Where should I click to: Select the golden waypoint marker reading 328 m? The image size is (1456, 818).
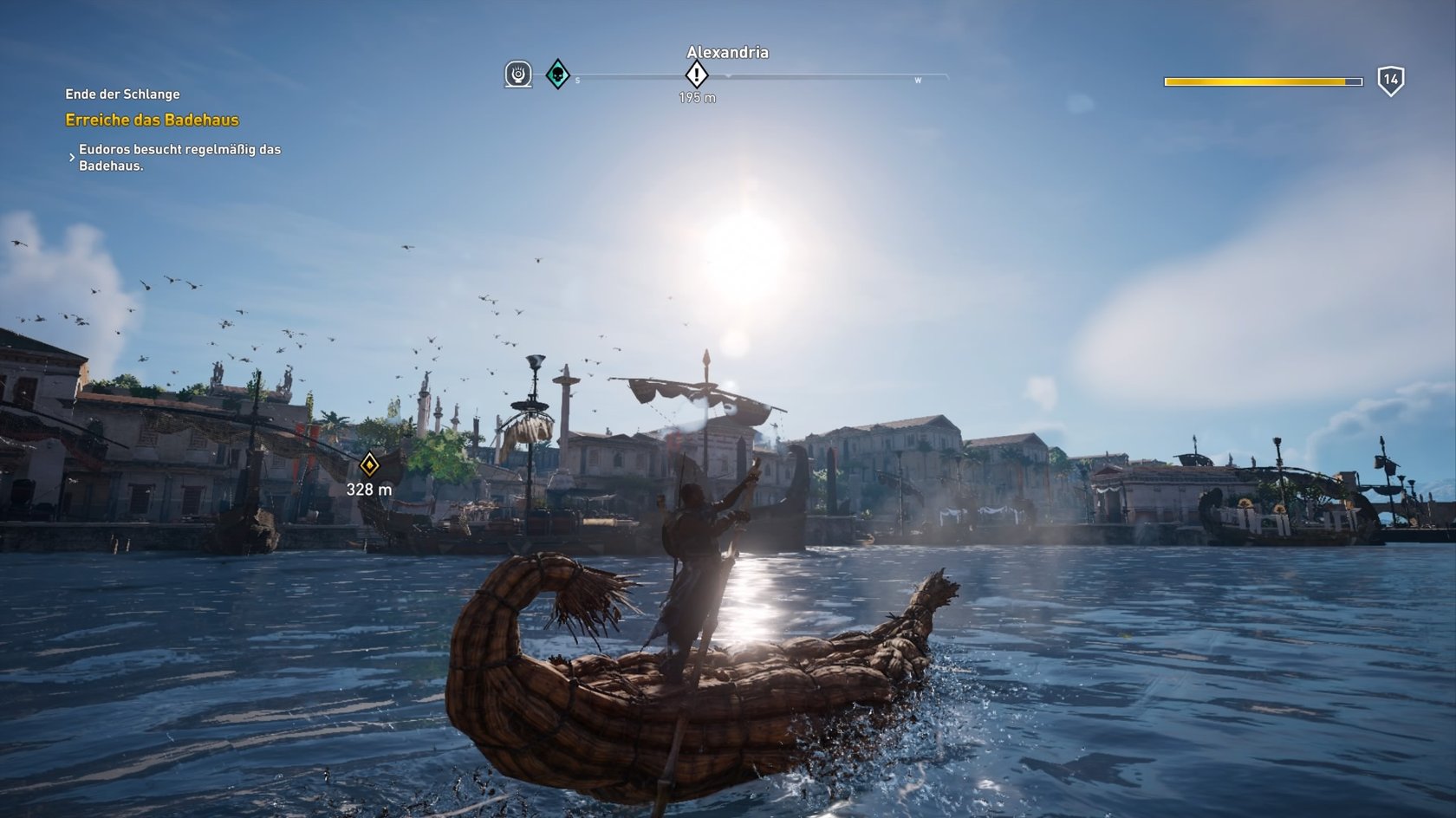point(369,465)
